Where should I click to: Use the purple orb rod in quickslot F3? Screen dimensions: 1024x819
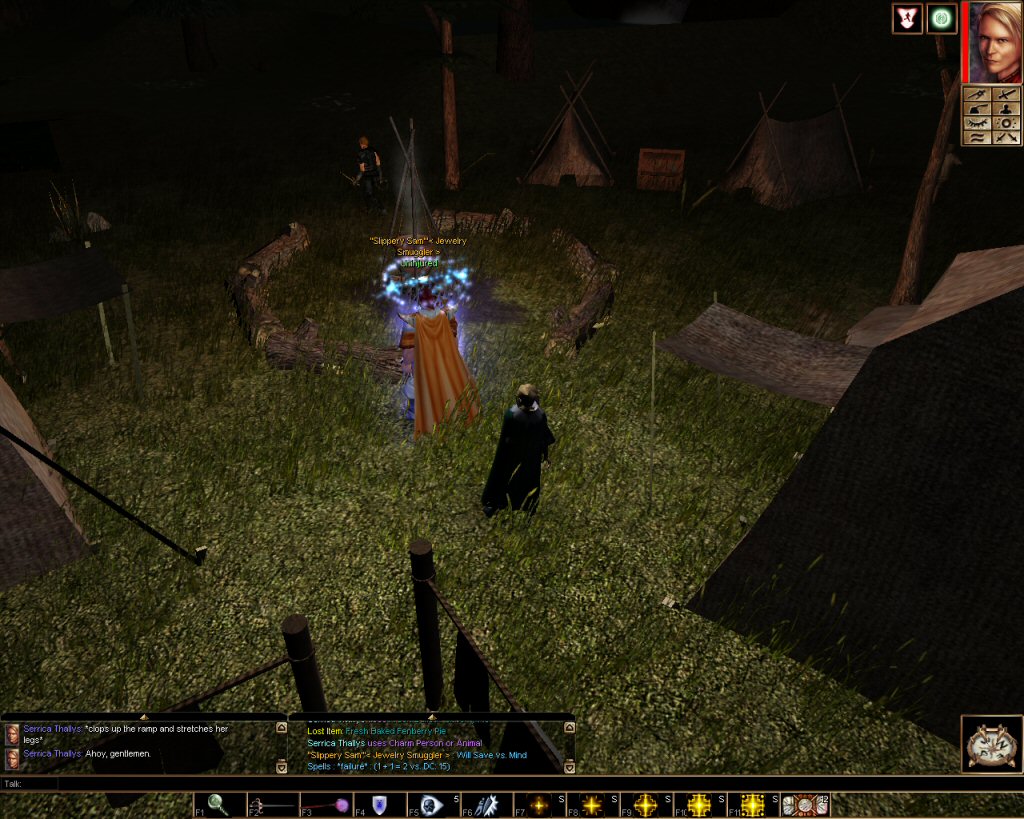click(323, 805)
